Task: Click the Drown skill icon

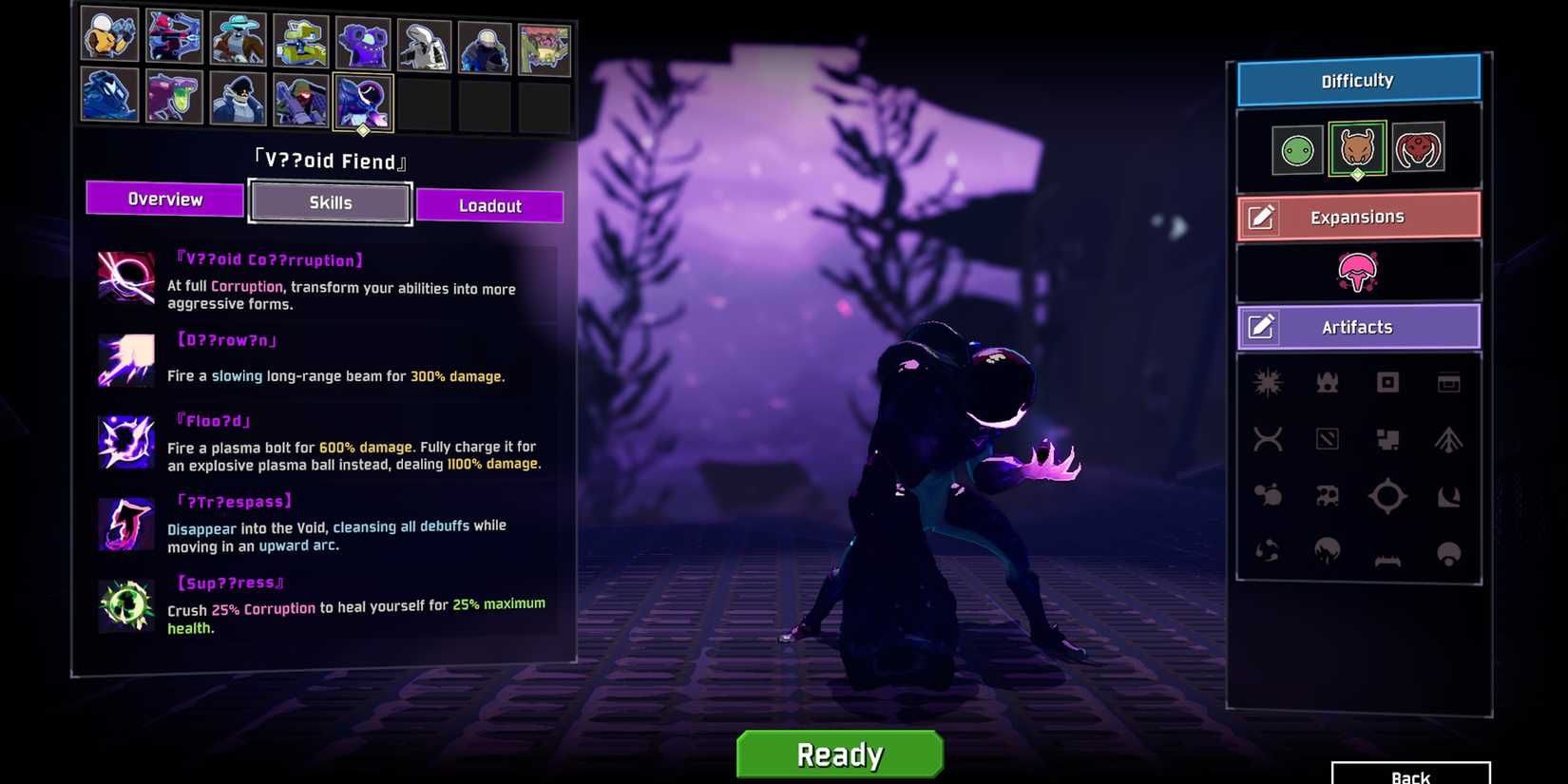Action: (x=125, y=359)
